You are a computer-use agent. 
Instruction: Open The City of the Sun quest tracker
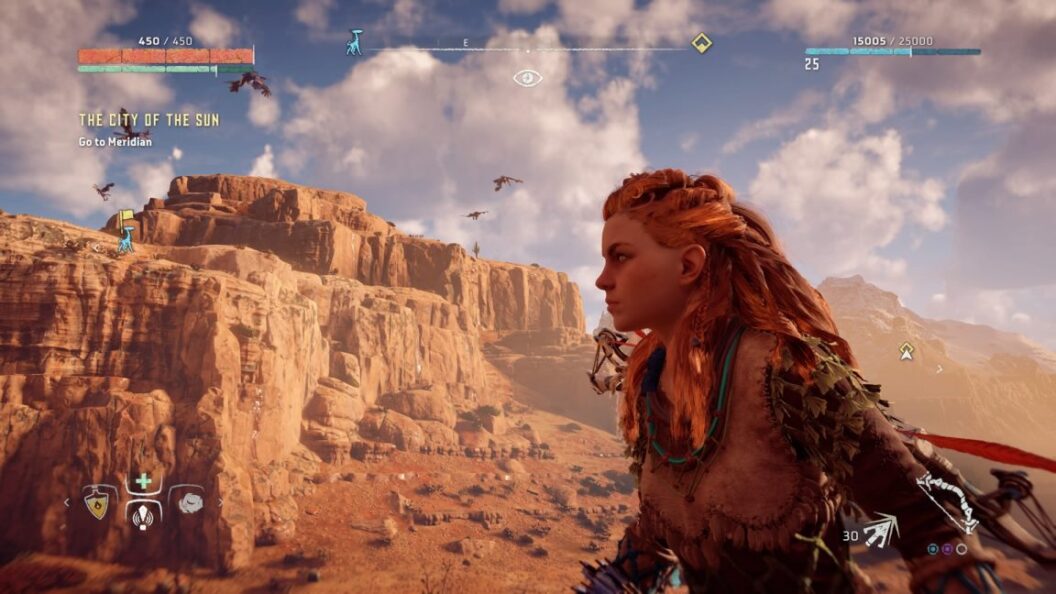coord(149,120)
